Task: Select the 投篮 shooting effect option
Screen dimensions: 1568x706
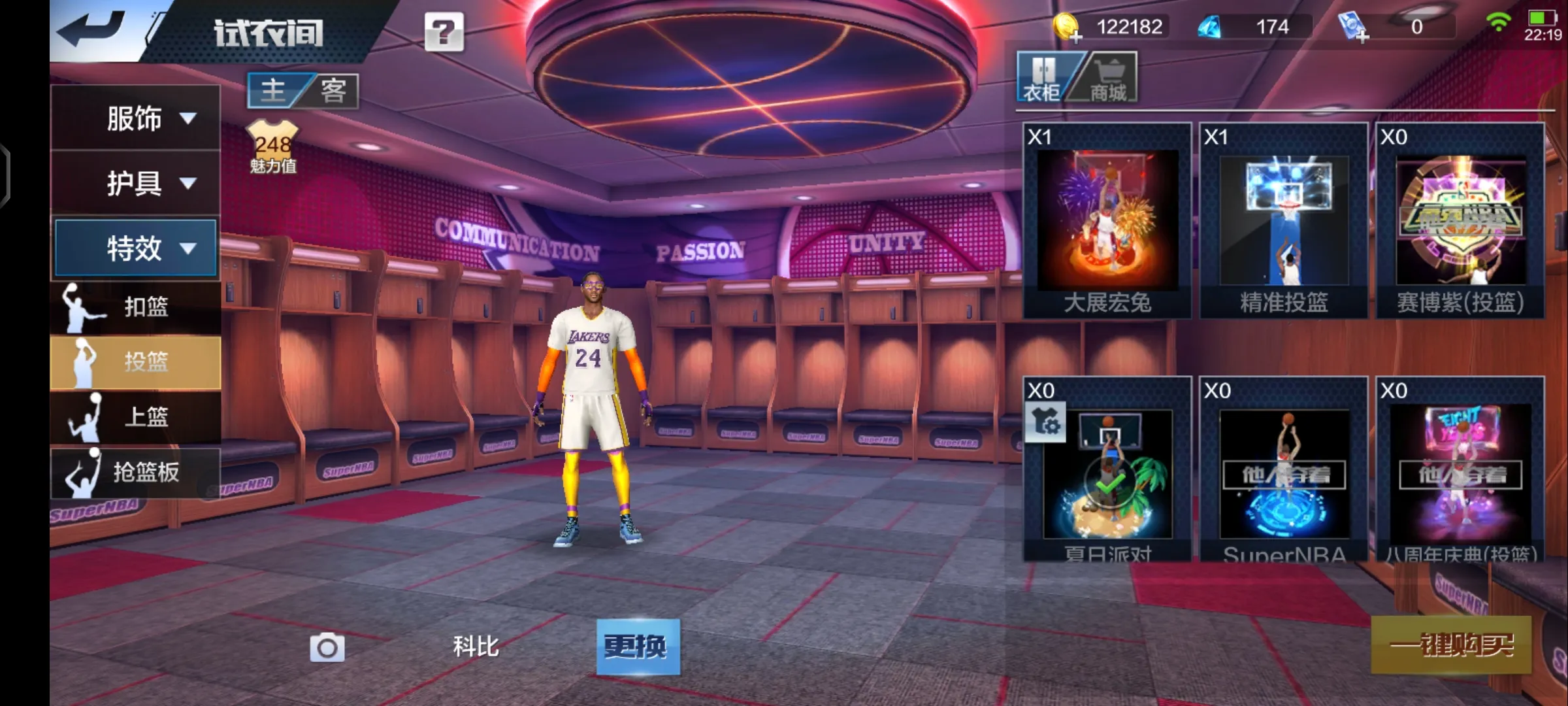Action: click(135, 361)
